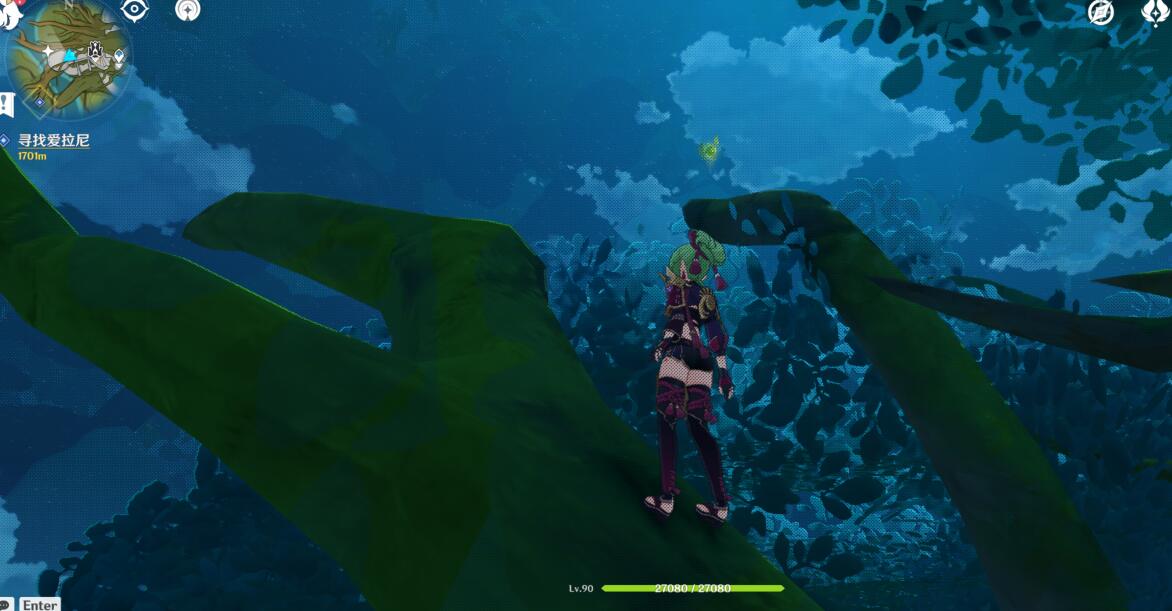The height and width of the screenshot is (611, 1172).
Task: Open the Paimon menu icon
Action: [9, 12]
